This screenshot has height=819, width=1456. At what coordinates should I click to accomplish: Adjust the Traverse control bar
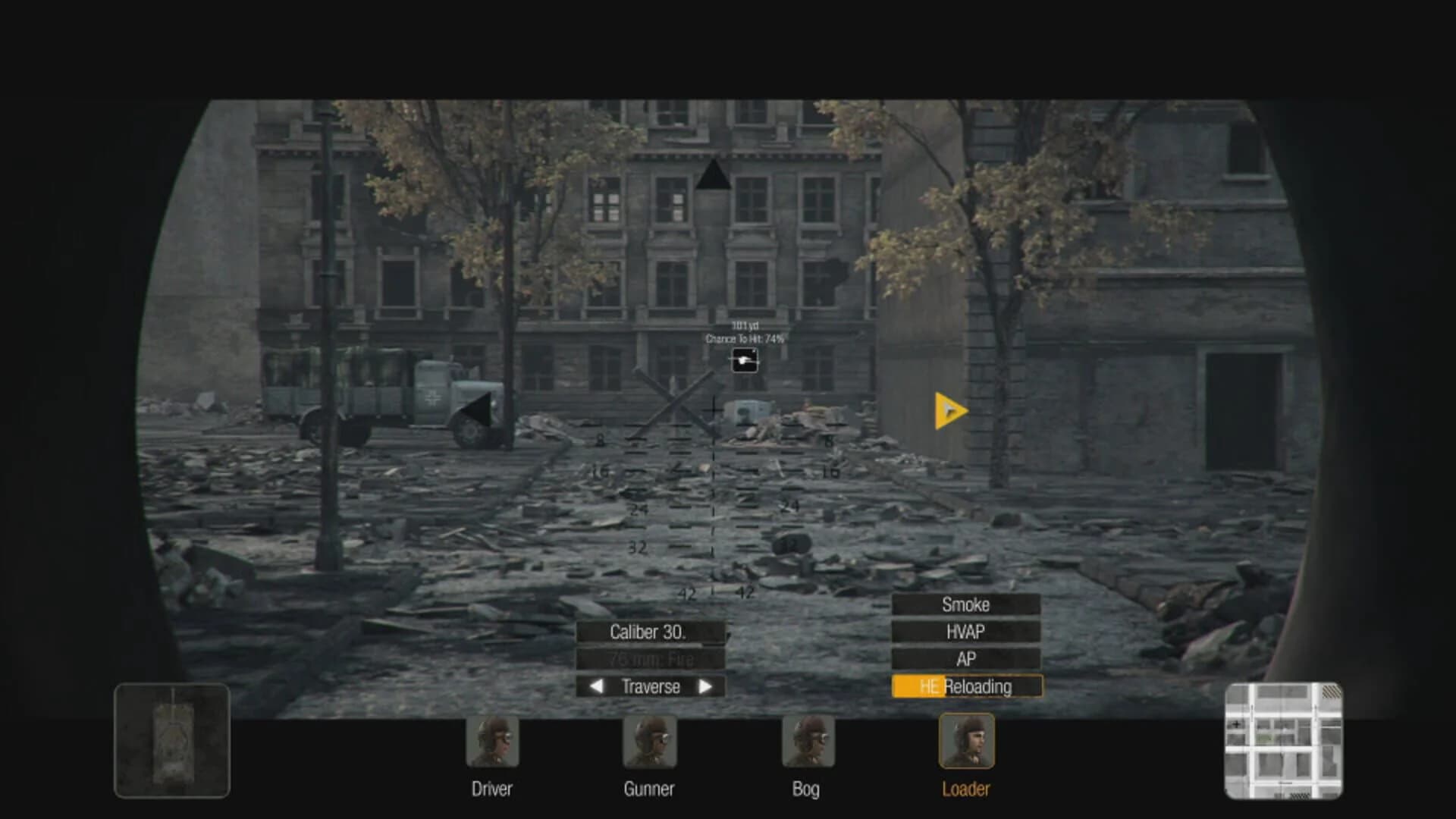pyautogui.click(x=651, y=687)
